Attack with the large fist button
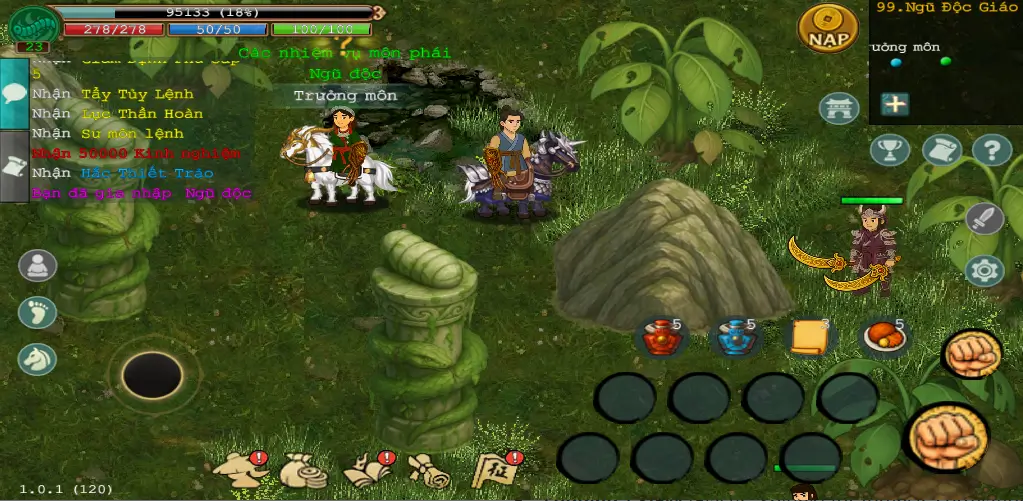The image size is (1023, 501). coord(945,436)
